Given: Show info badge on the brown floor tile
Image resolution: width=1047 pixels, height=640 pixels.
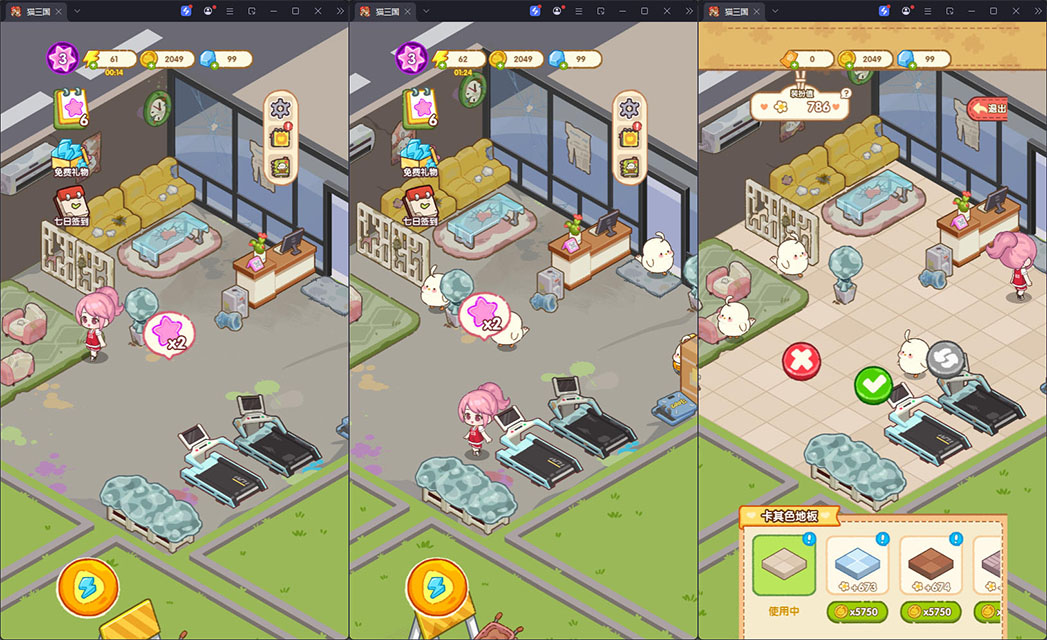Looking at the screenshot, I should click(954, 540).
